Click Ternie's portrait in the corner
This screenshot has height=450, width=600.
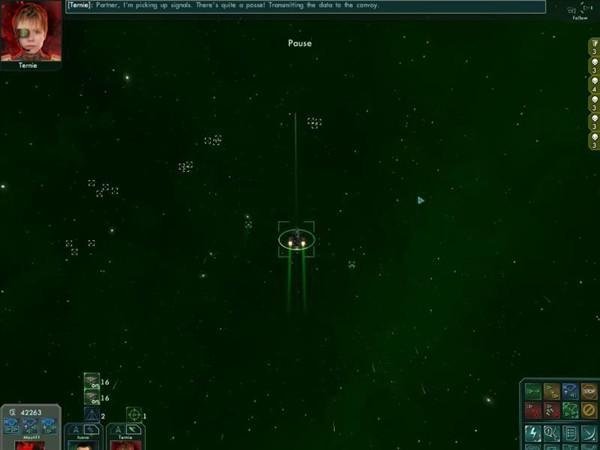tap(31, 31)
